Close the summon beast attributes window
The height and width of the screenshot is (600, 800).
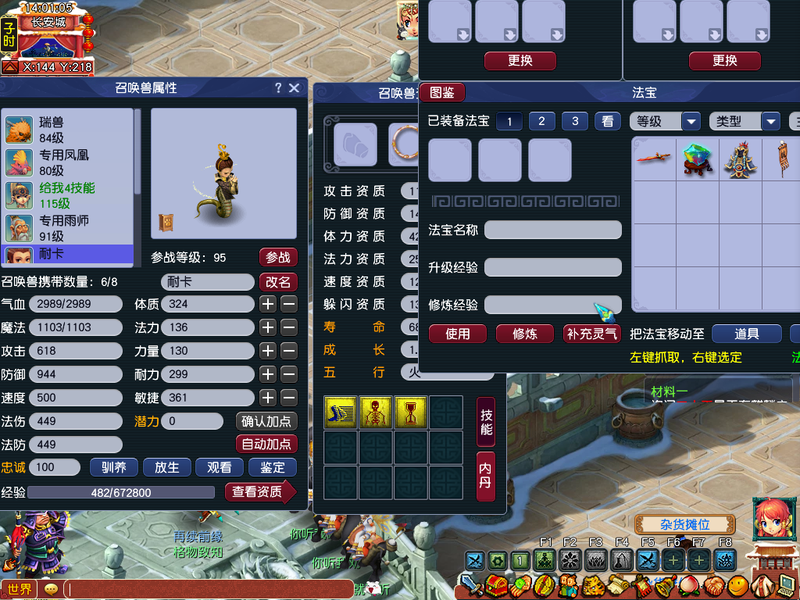[294, 88]
